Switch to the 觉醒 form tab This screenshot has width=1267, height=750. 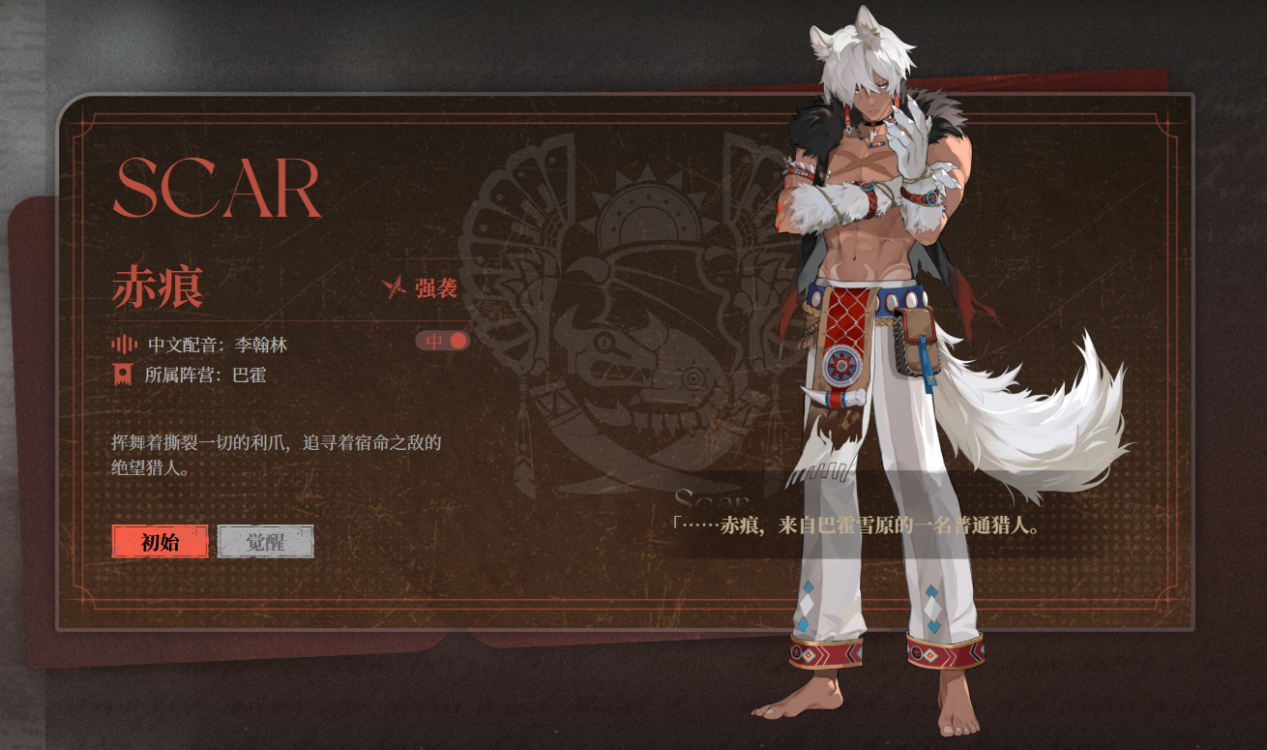click(x=266, y=542)
